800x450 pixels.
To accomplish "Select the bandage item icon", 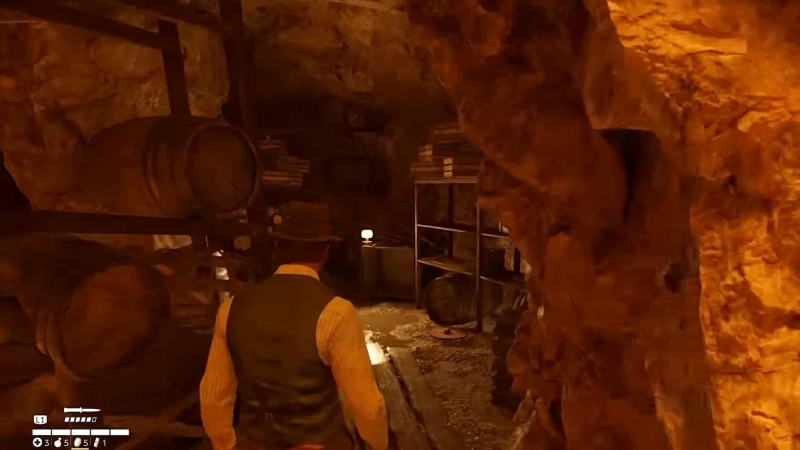I will (x=97, y=442).
